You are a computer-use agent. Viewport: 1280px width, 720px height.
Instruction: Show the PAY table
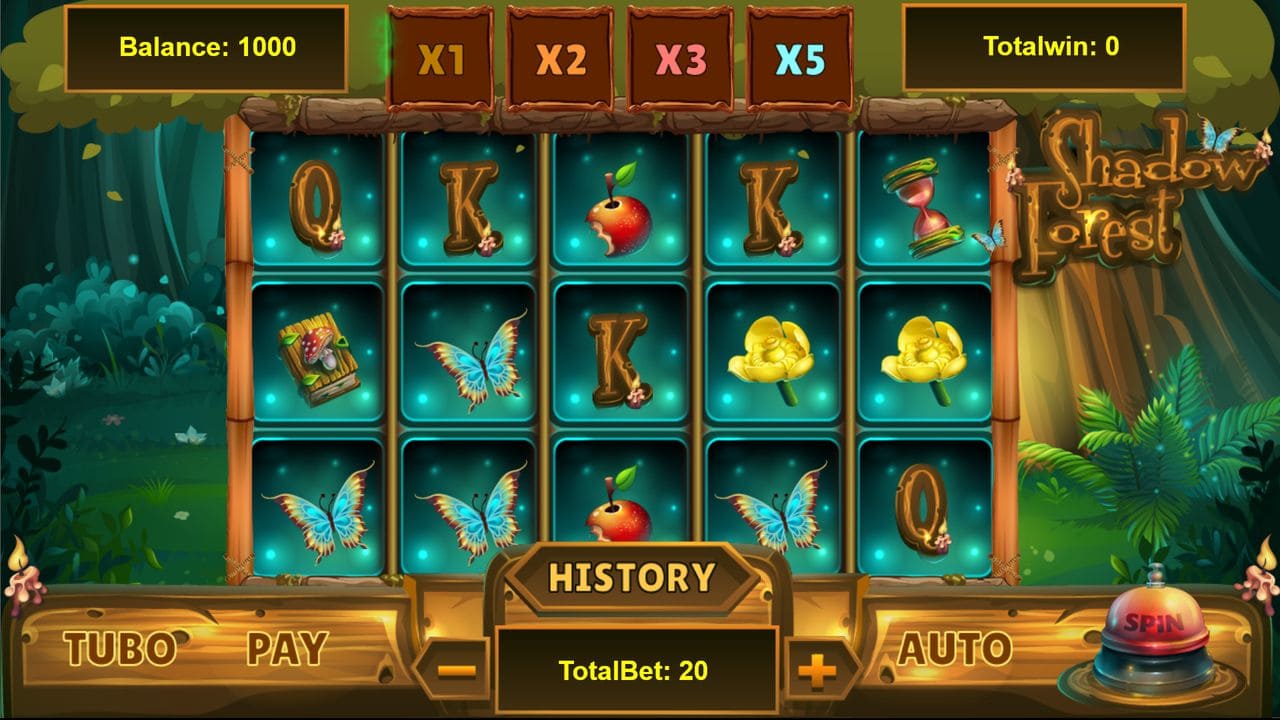coord(287,650)
